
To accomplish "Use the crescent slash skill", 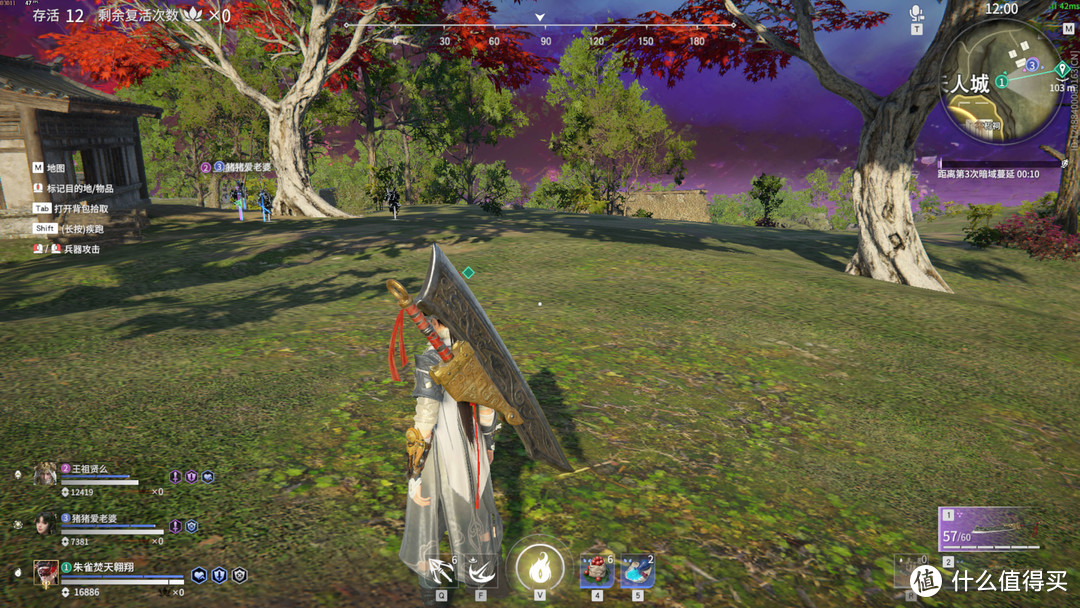I will click(x=481, y=571).
